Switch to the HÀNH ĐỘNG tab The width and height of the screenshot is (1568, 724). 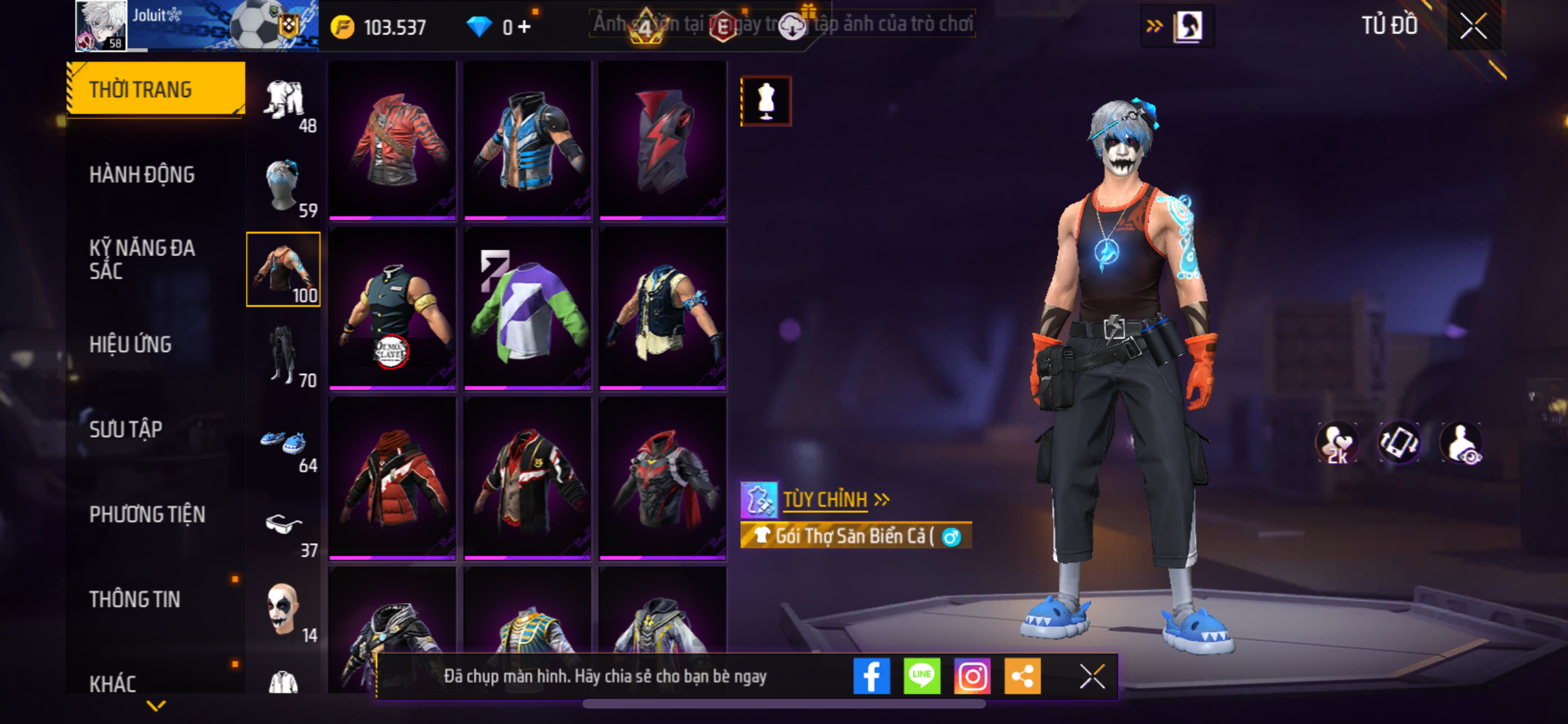[142, 174]
